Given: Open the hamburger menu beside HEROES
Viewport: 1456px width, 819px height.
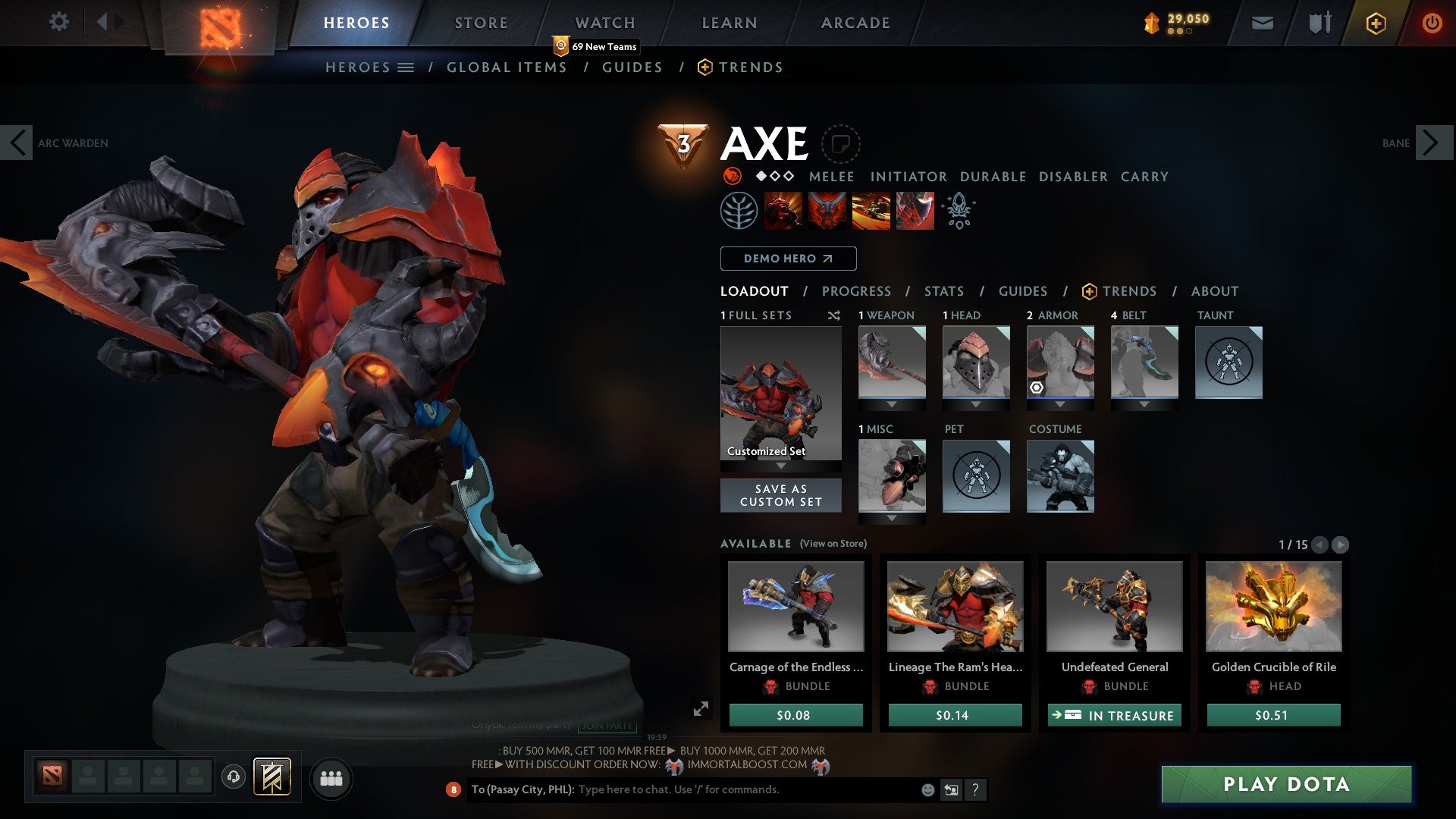Looking at the screenshot, I should pyautogui.click(x=405, y=67).
